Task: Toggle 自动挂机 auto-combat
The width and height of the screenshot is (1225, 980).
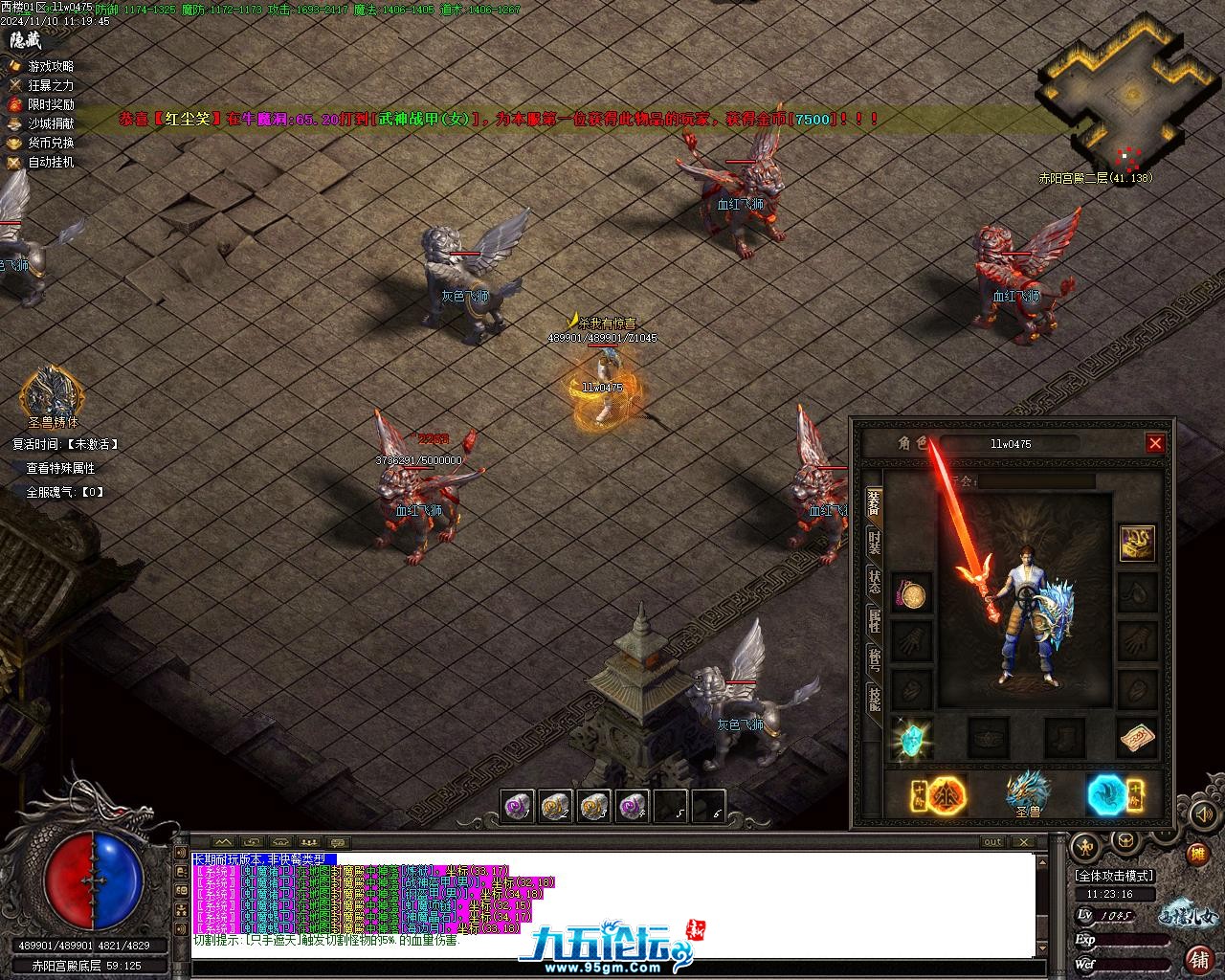Action: 51,162
